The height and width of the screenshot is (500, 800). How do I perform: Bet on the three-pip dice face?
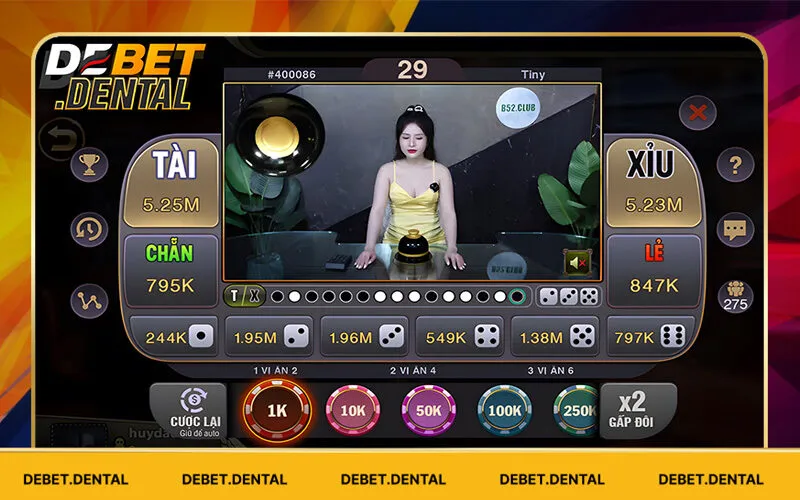[x=364, y=337]
